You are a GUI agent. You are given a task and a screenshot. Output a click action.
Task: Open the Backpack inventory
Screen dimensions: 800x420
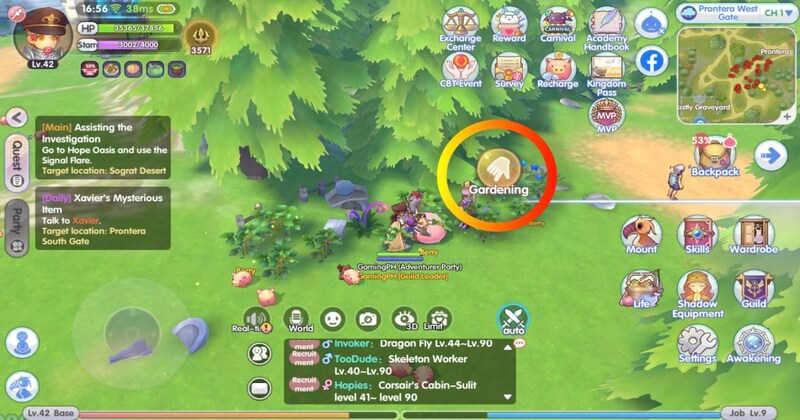pyautogui.click(x=715, y=155)
